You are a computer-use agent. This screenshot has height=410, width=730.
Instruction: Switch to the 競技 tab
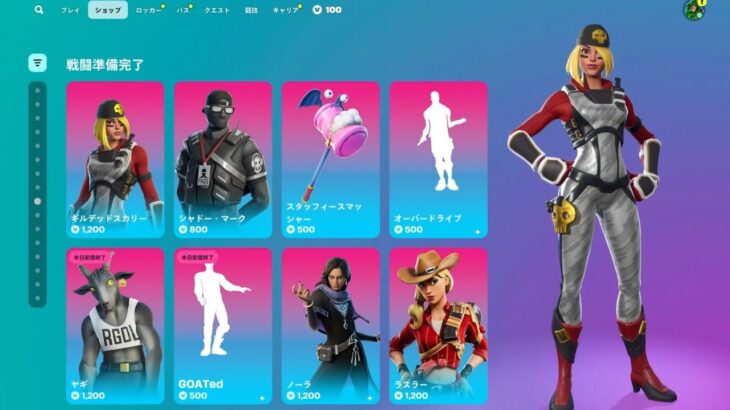click(x=251, y=10)
